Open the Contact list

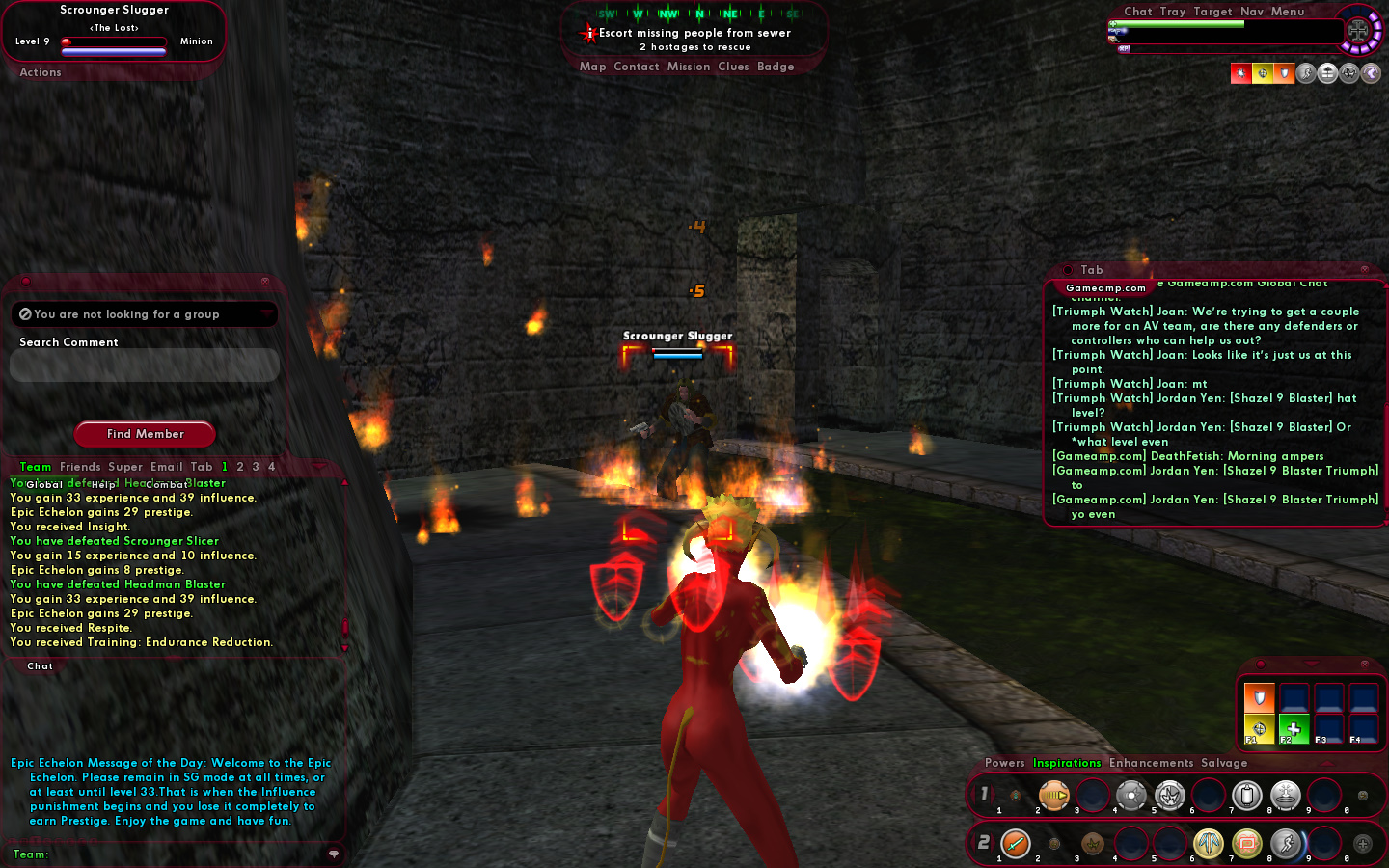click(636, 67)
